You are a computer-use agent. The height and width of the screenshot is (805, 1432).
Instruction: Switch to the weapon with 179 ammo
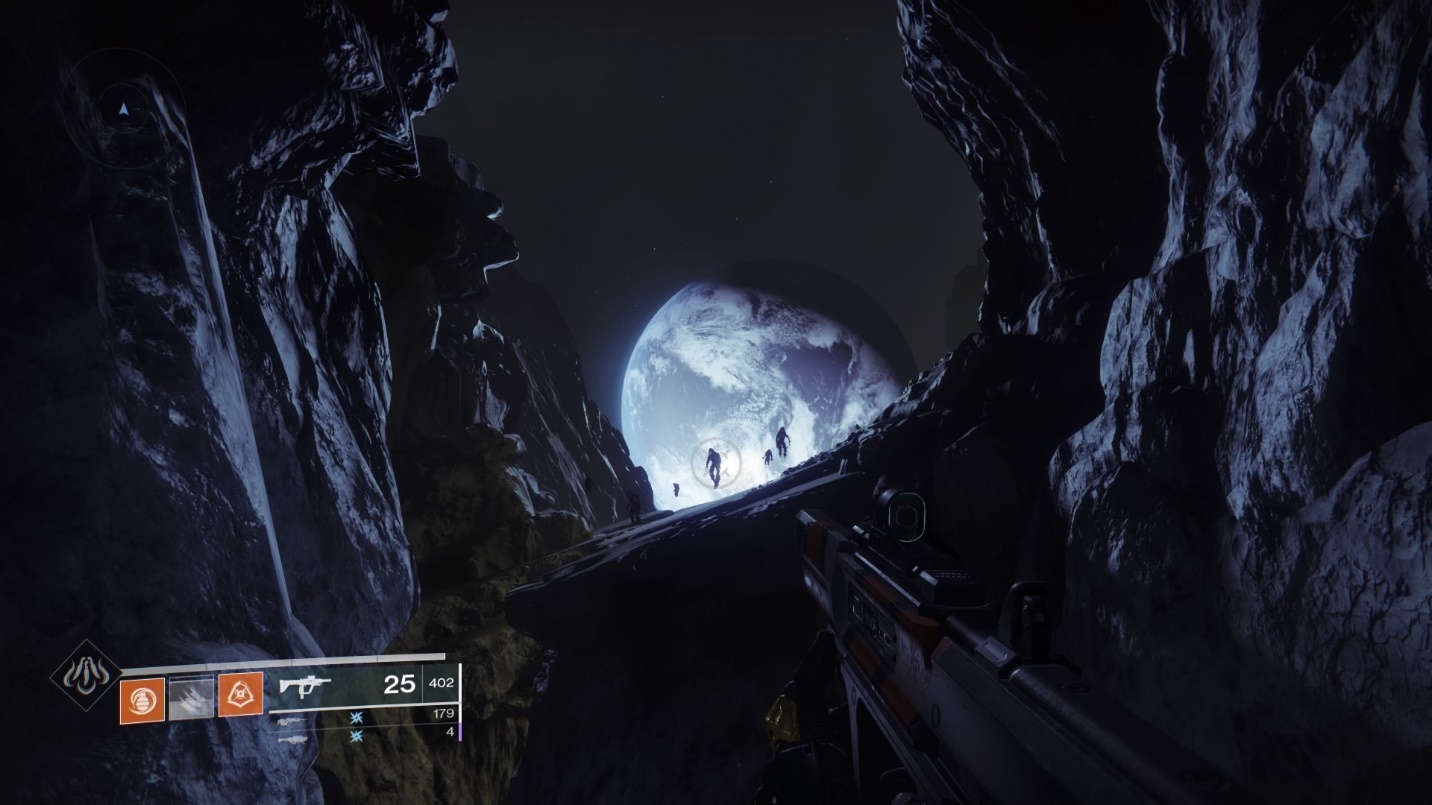pyautogui.click(x=292, y=719)
